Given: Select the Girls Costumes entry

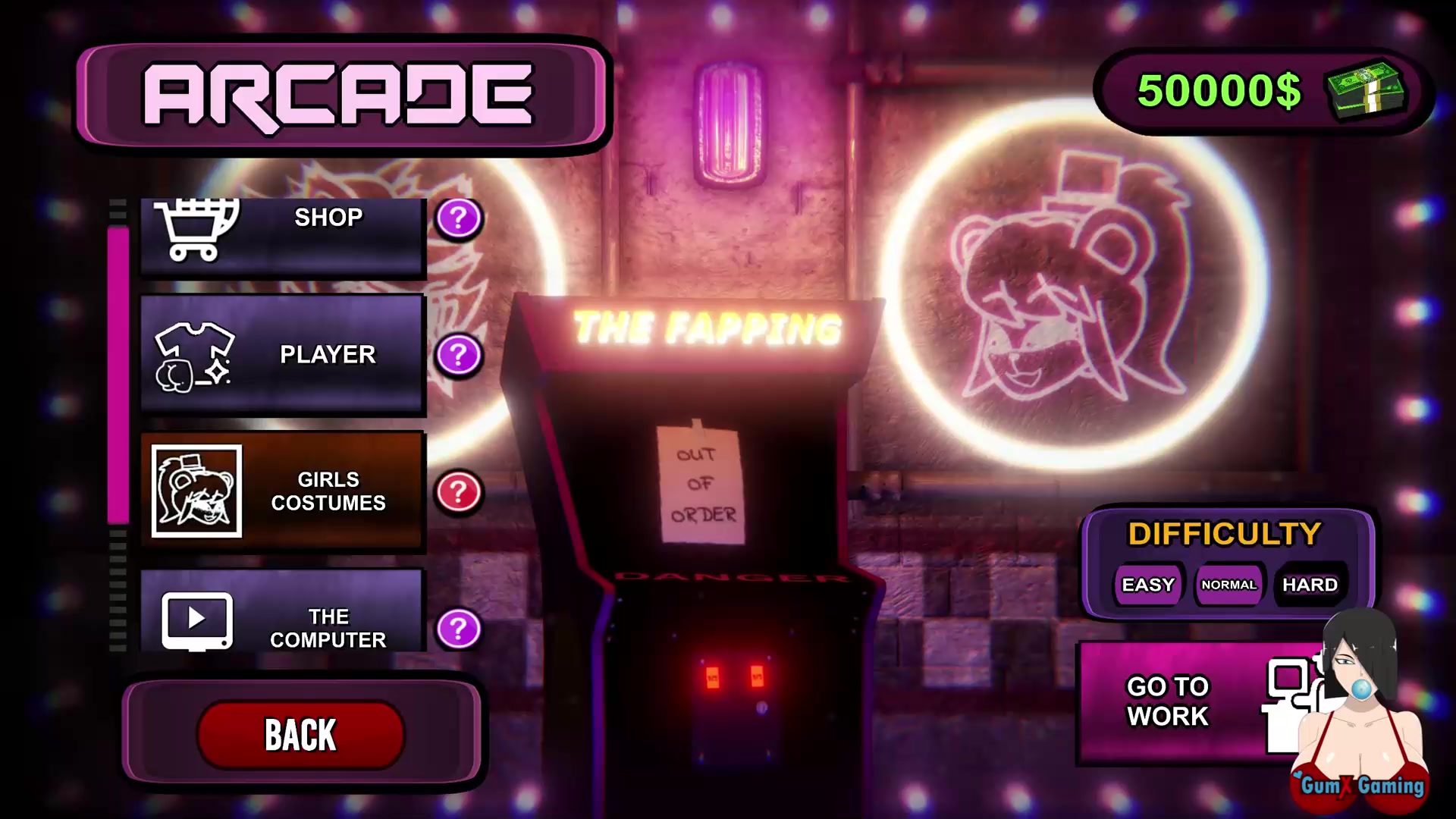Looking at the screenshot, I should pyautogui.click(x=282, y=491).
